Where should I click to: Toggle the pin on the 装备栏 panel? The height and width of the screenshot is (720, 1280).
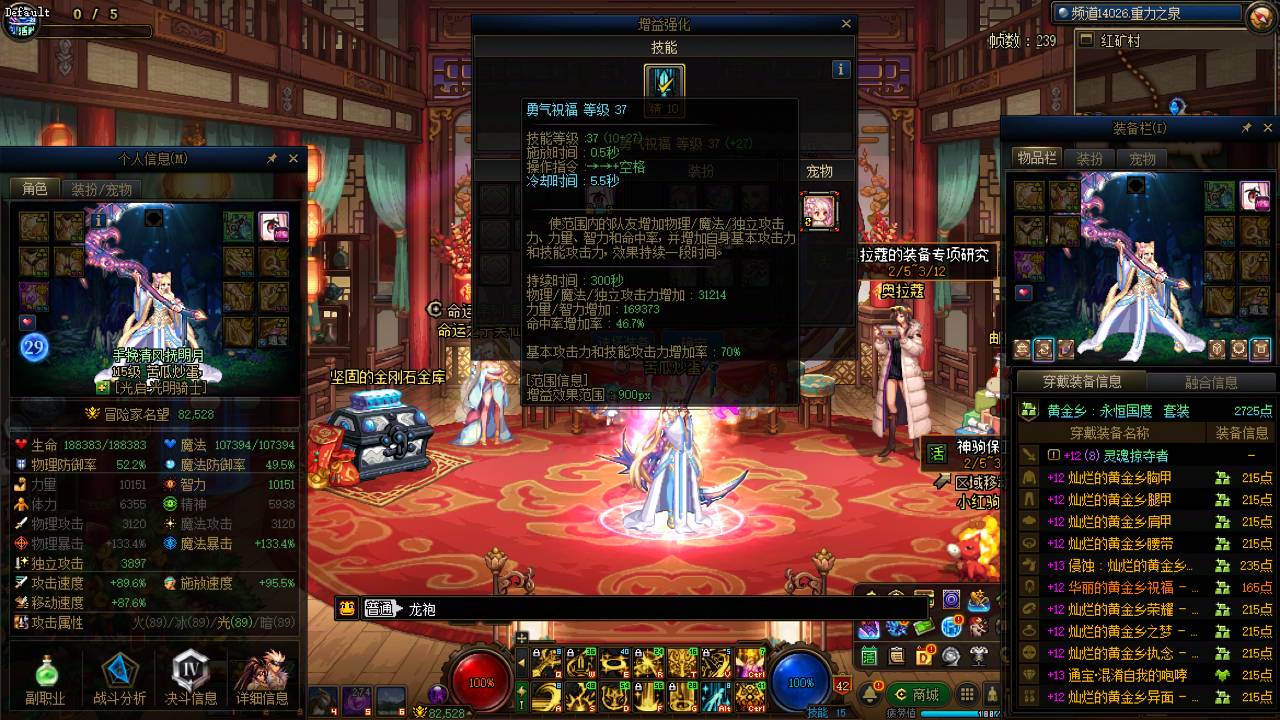point(1247,128)
